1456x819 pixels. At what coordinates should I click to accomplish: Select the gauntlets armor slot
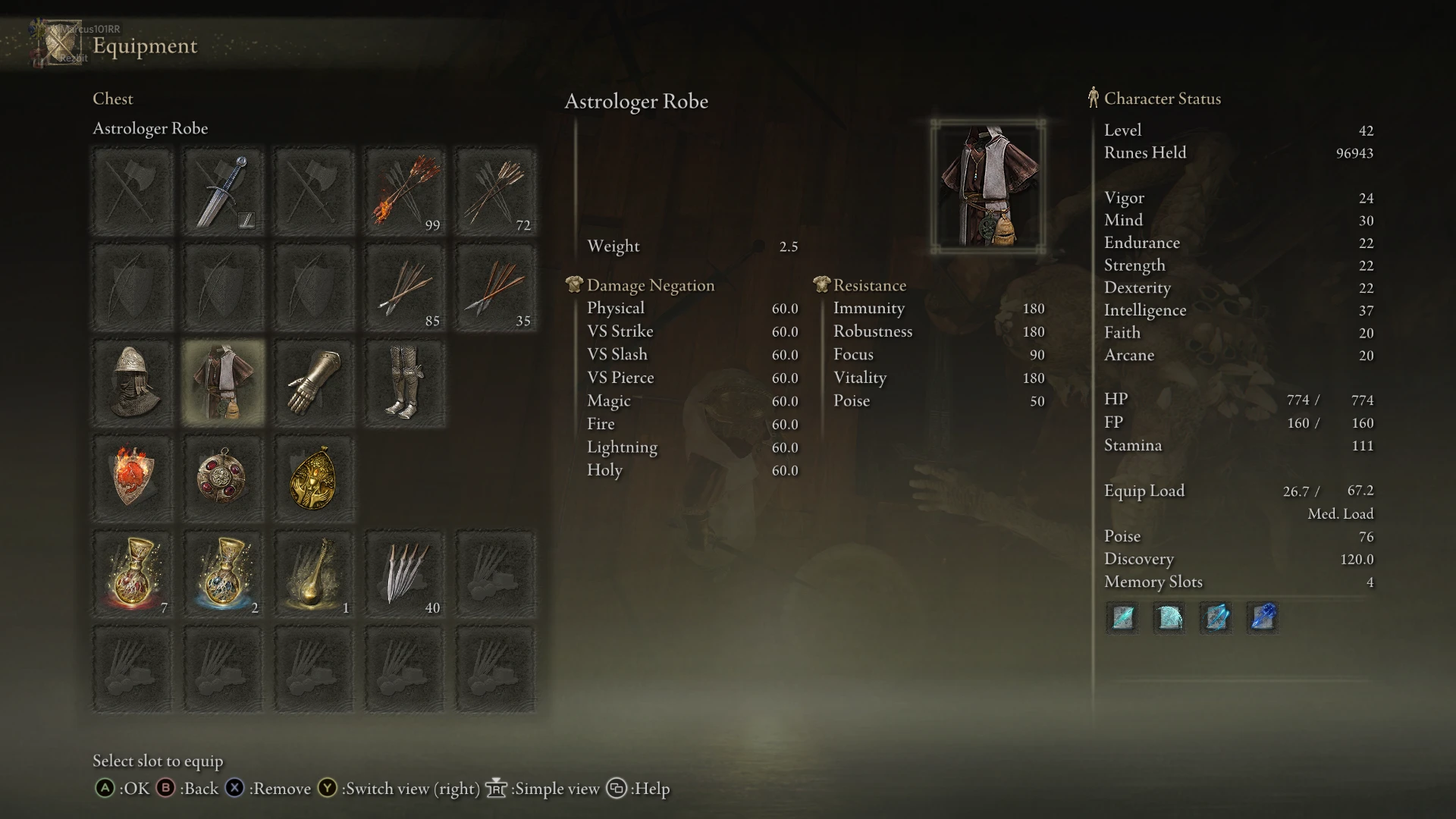[314, 383]
